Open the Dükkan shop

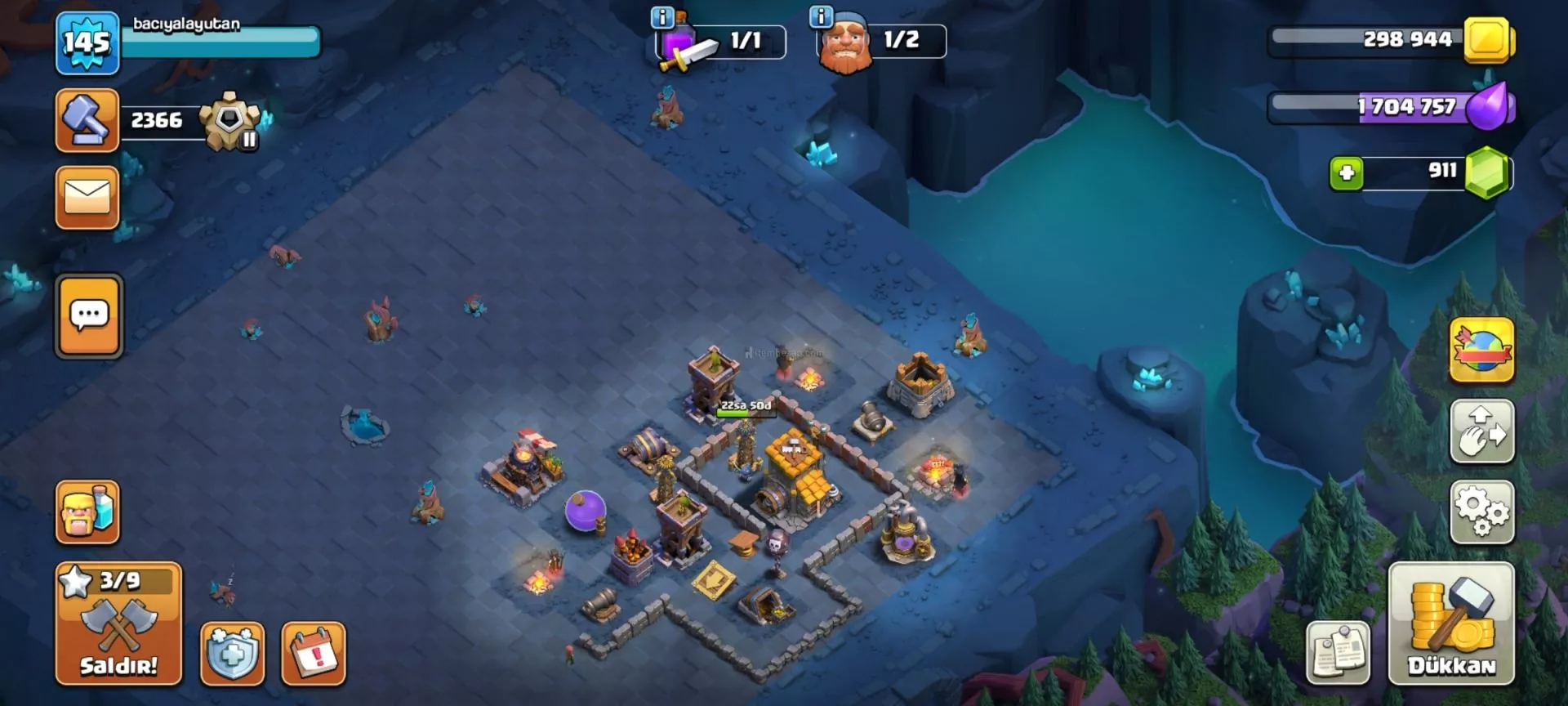coord(1451,623)
